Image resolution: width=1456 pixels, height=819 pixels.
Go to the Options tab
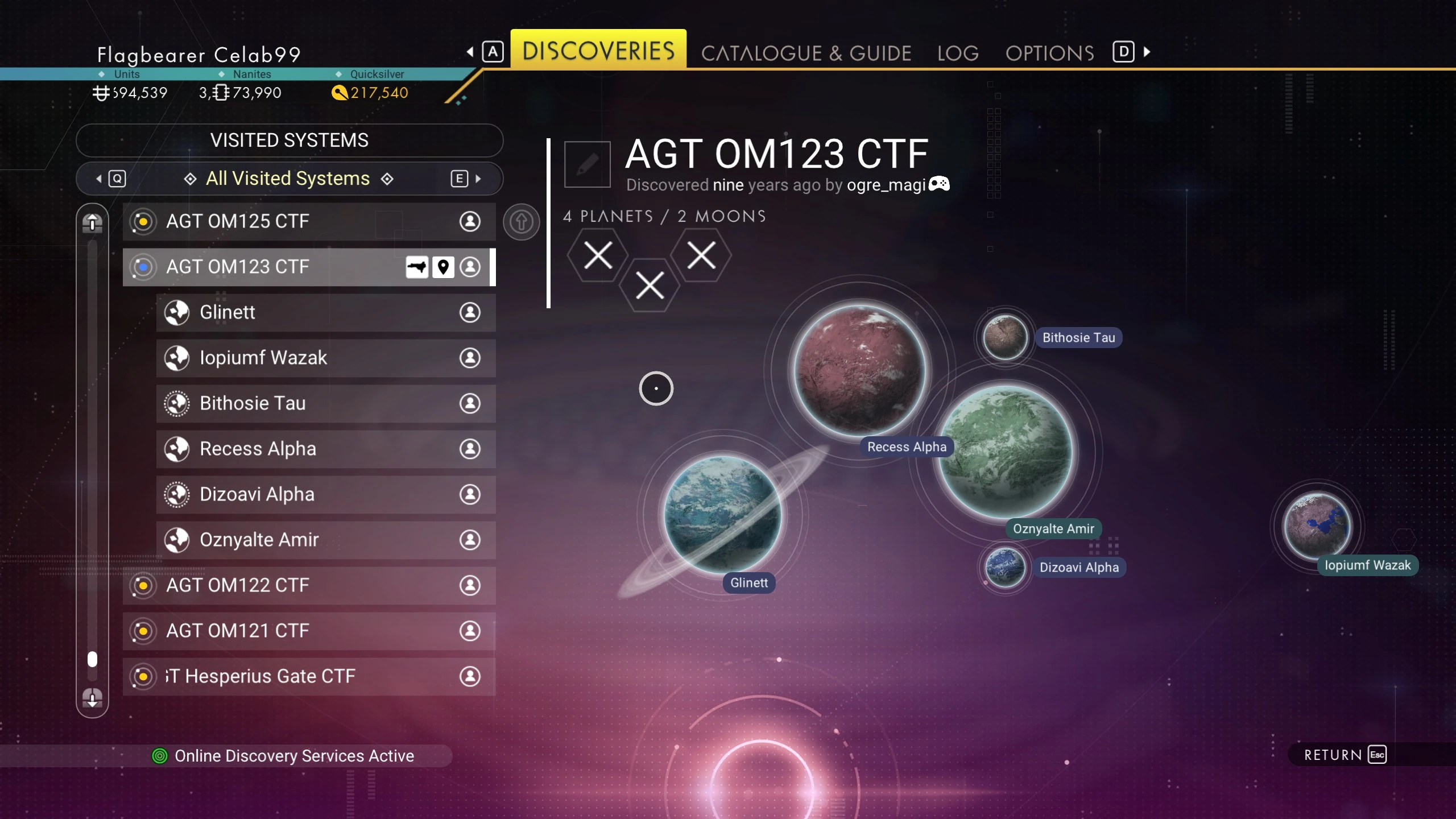1049,53
